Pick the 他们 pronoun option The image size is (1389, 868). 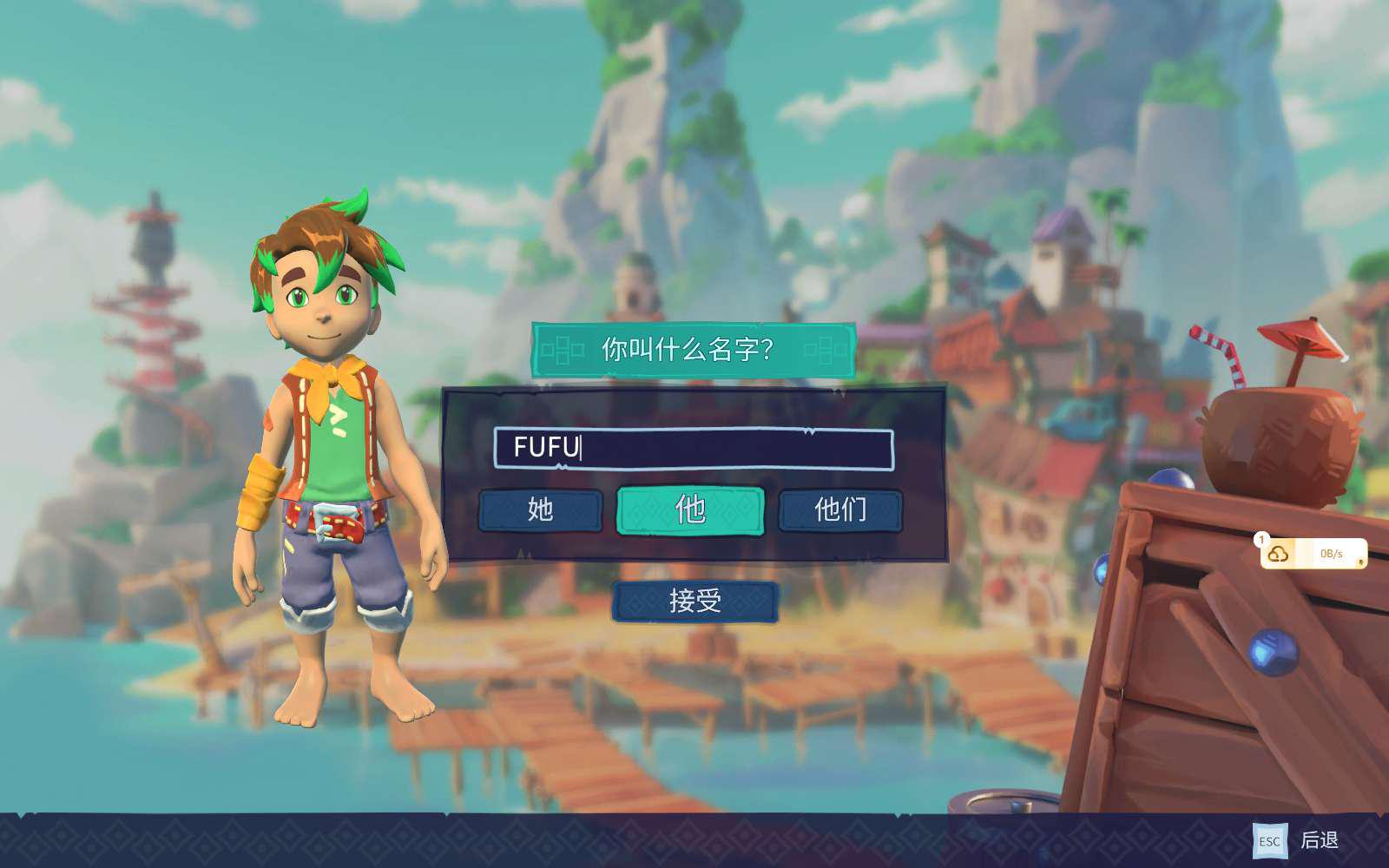tap(840, 510)
